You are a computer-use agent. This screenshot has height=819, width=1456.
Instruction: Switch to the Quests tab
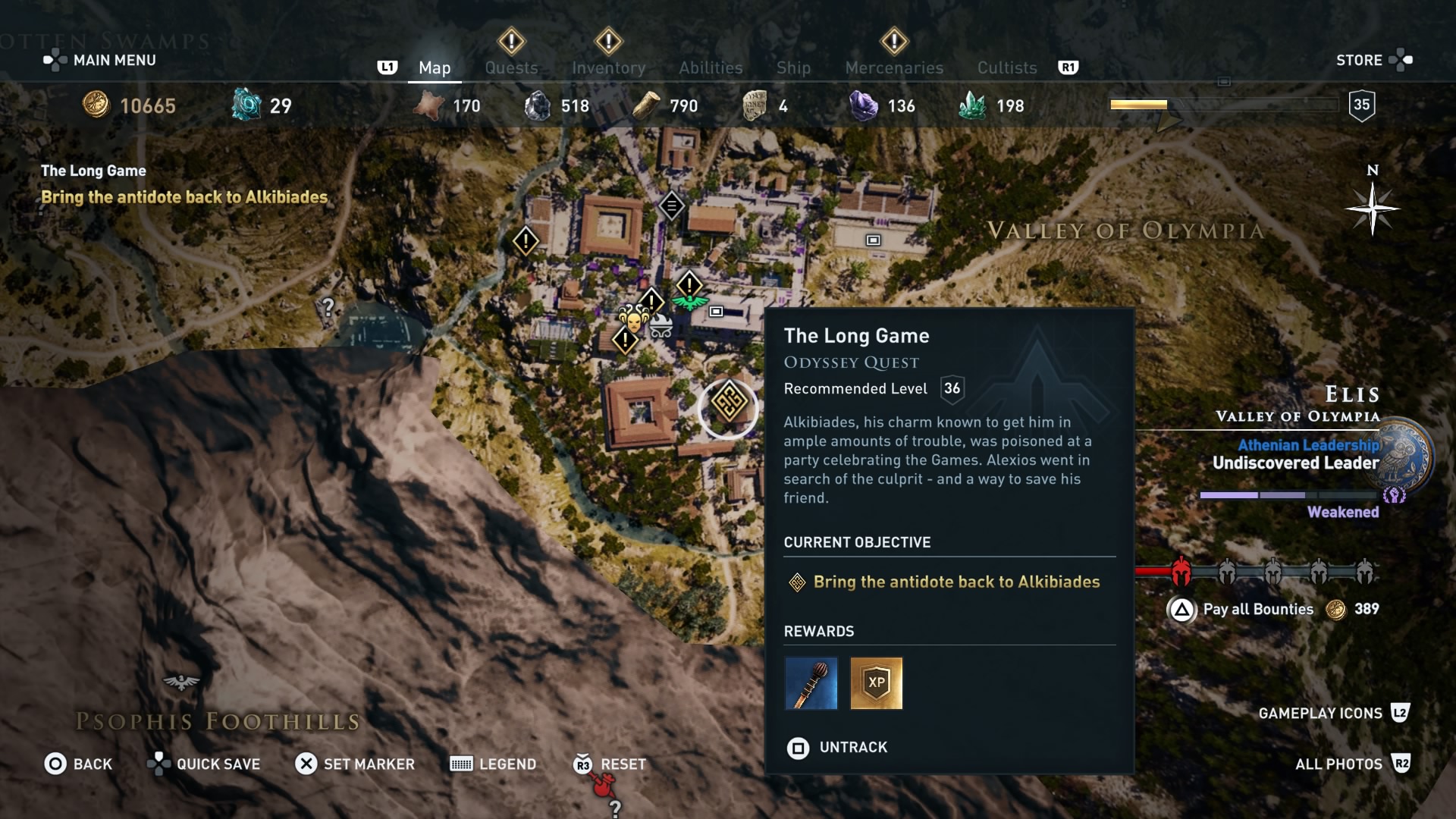click(511, 67)
